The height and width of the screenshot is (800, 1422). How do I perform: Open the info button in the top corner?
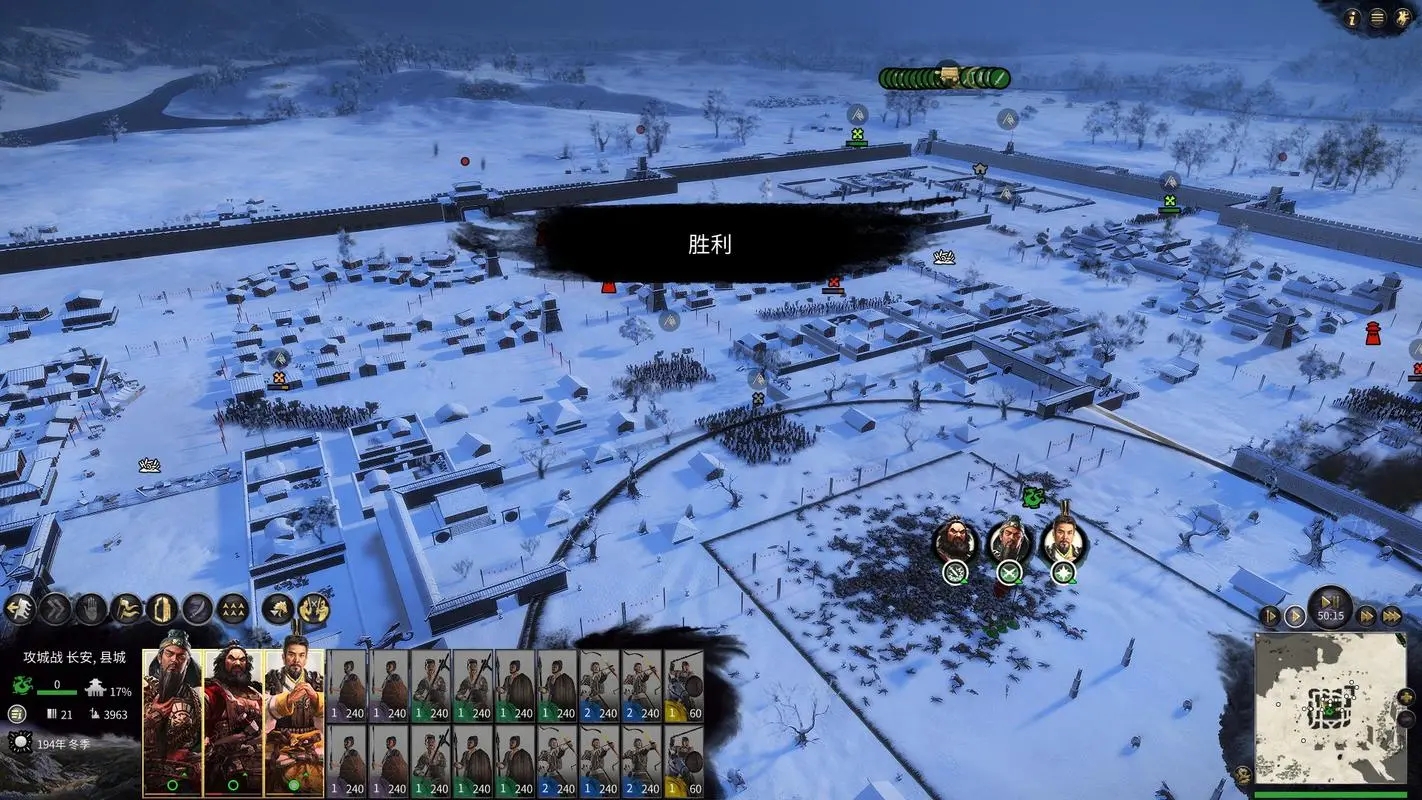coord(1354,17)
